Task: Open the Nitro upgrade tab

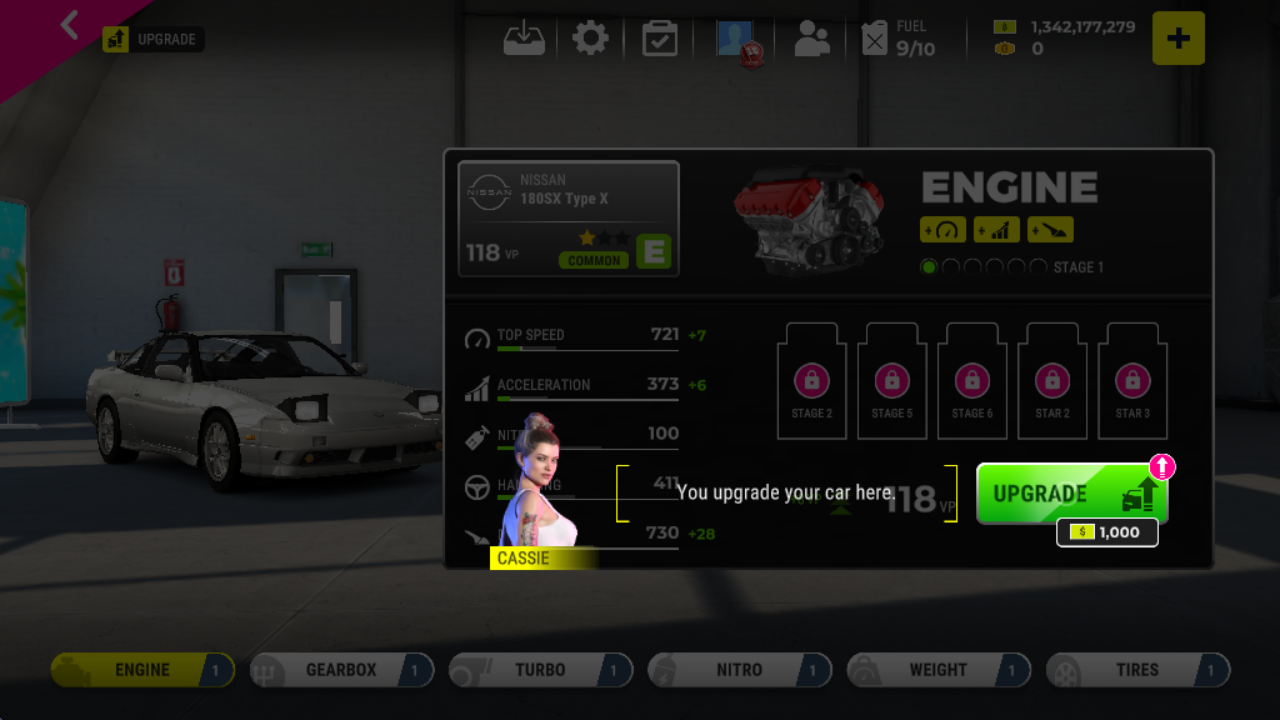Action: coord(739,670)
